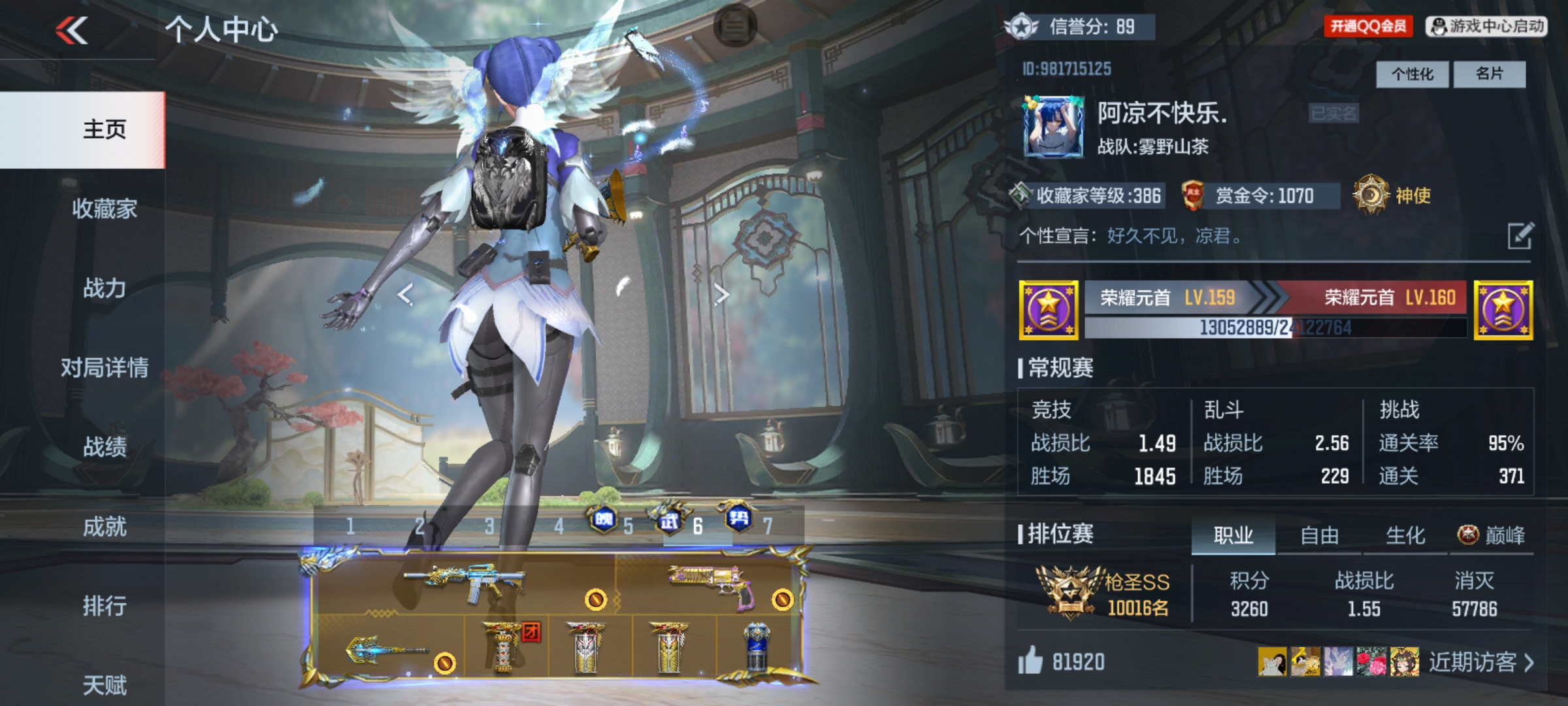Select loadout slot number 7

coord(768,526)
